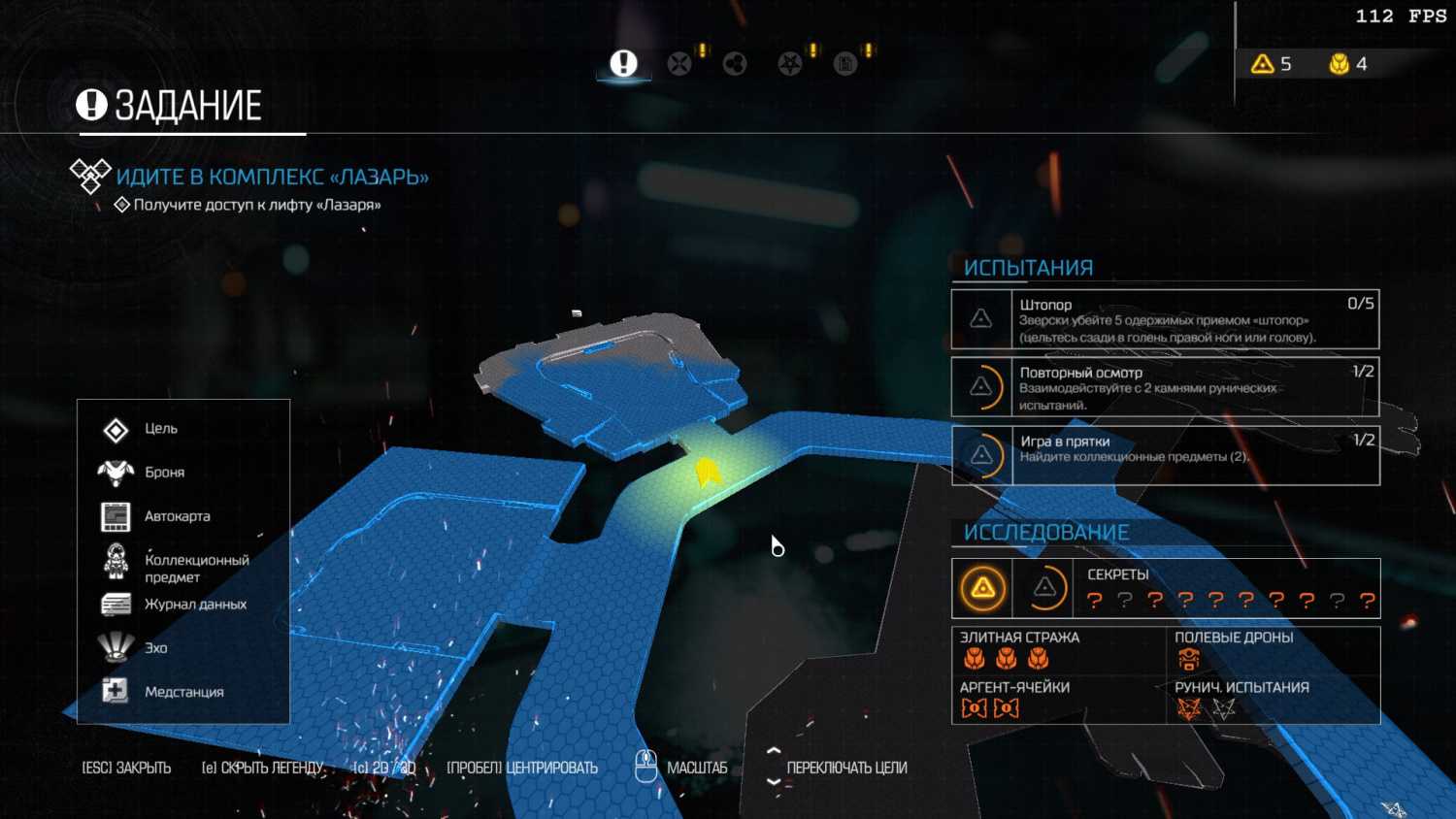The image size is (1456, 819).
Task: Open the Praetor suit tab with three circles
Action: [735, 64]
